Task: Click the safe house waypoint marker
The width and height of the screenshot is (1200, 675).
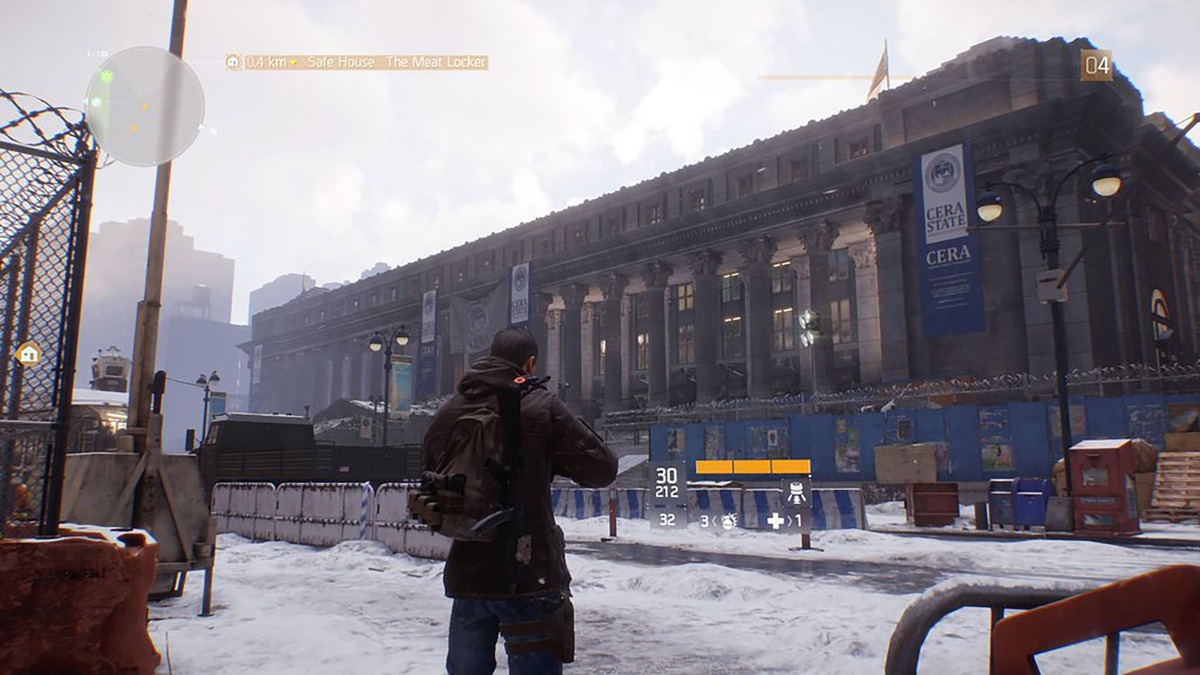Action: (x=28, y=353)
